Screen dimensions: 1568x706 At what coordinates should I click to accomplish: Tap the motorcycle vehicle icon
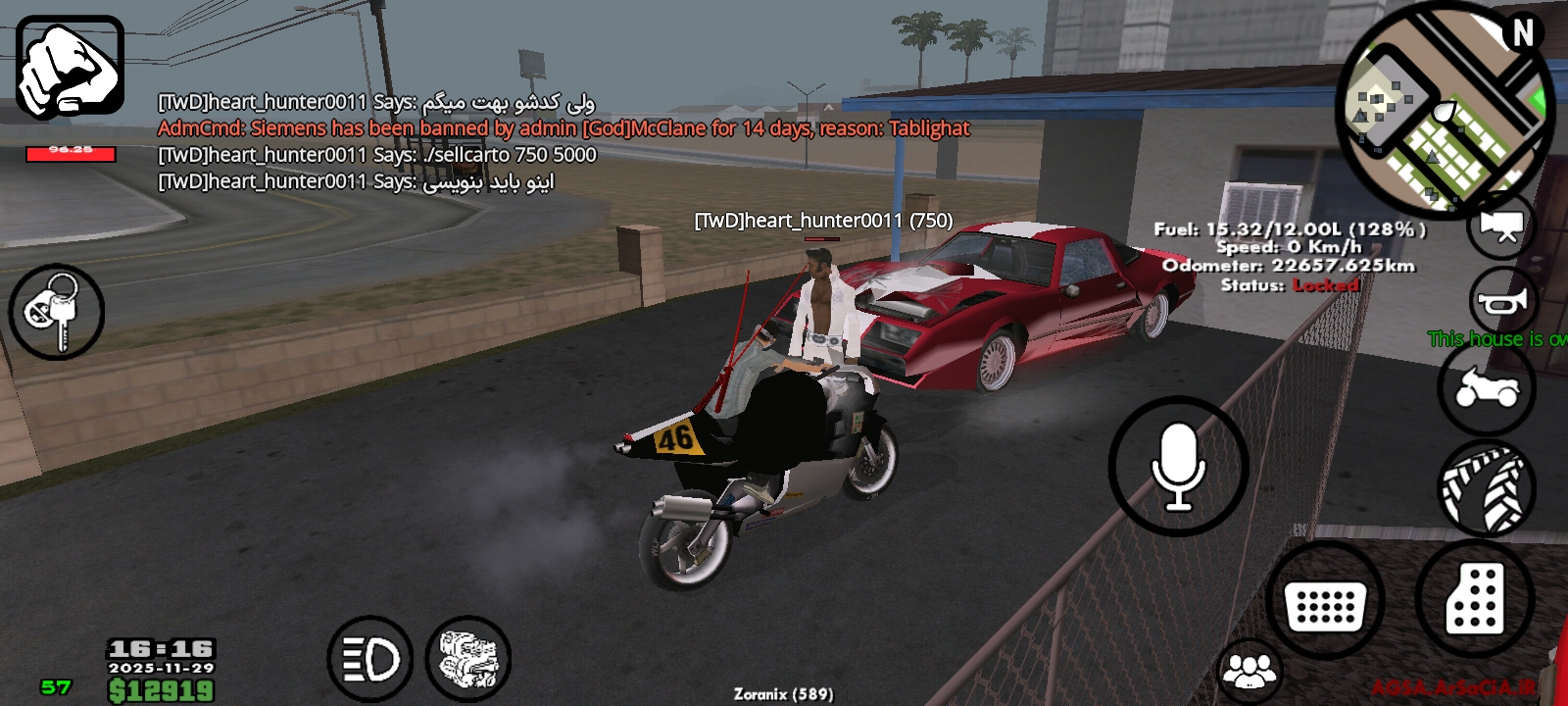1488,389
